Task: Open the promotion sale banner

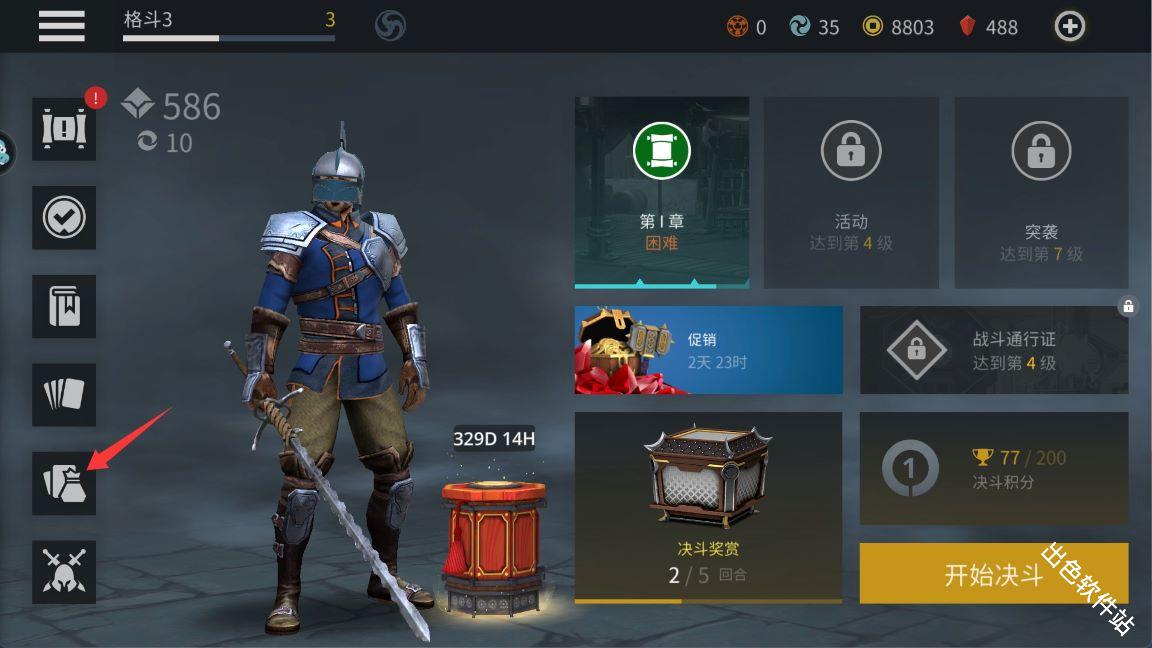Action: point(708,350)
